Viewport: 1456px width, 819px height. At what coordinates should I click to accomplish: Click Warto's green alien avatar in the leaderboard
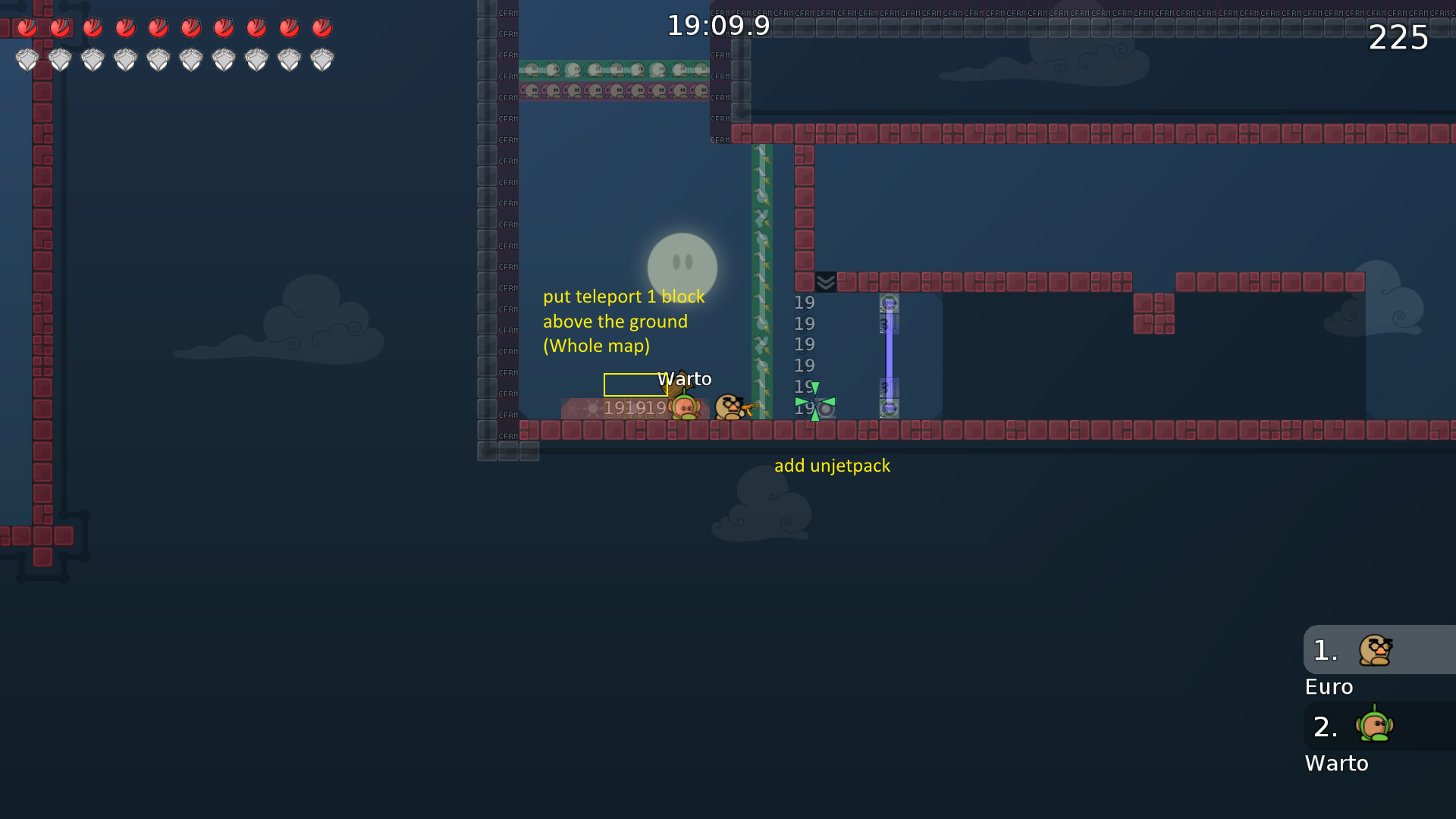[1374, 726]
